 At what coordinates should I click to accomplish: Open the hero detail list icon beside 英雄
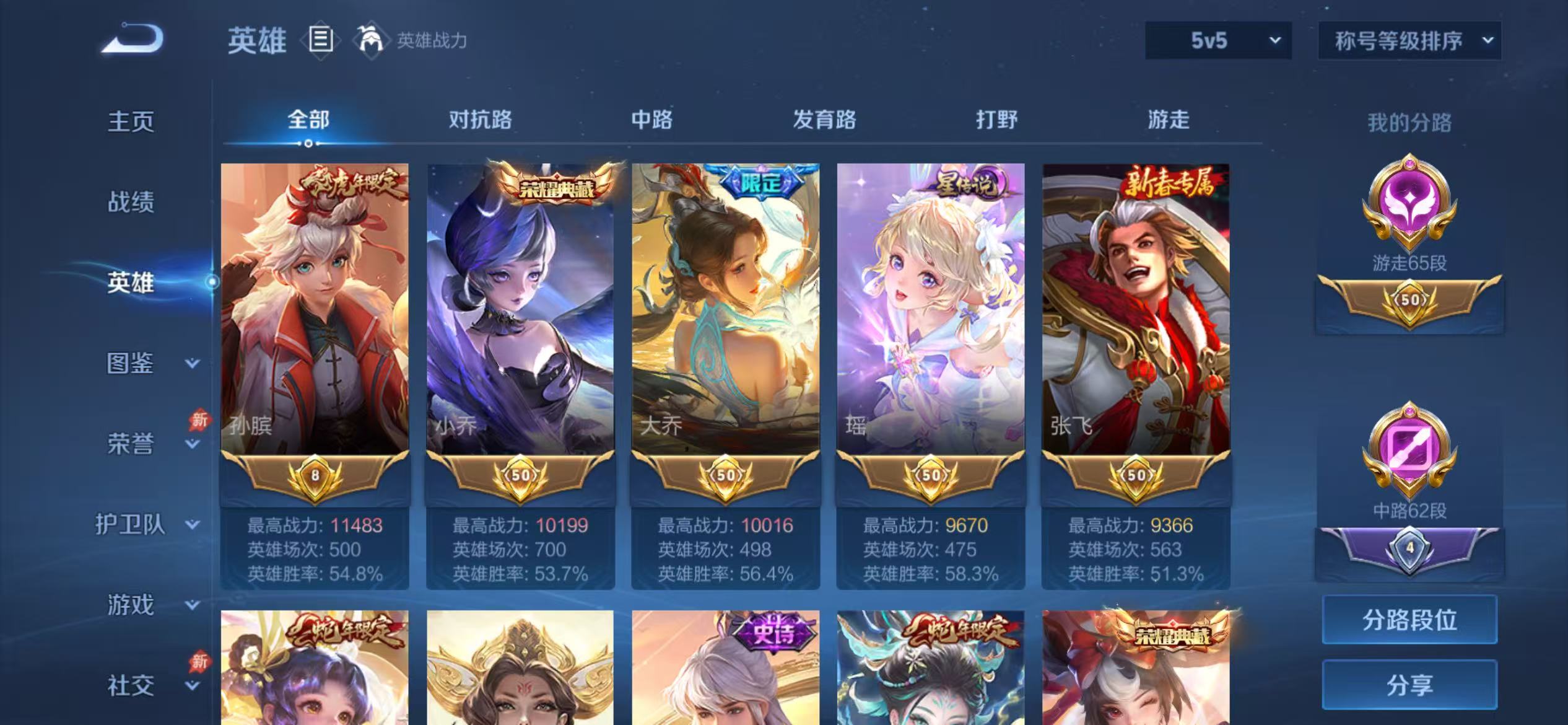321,40
